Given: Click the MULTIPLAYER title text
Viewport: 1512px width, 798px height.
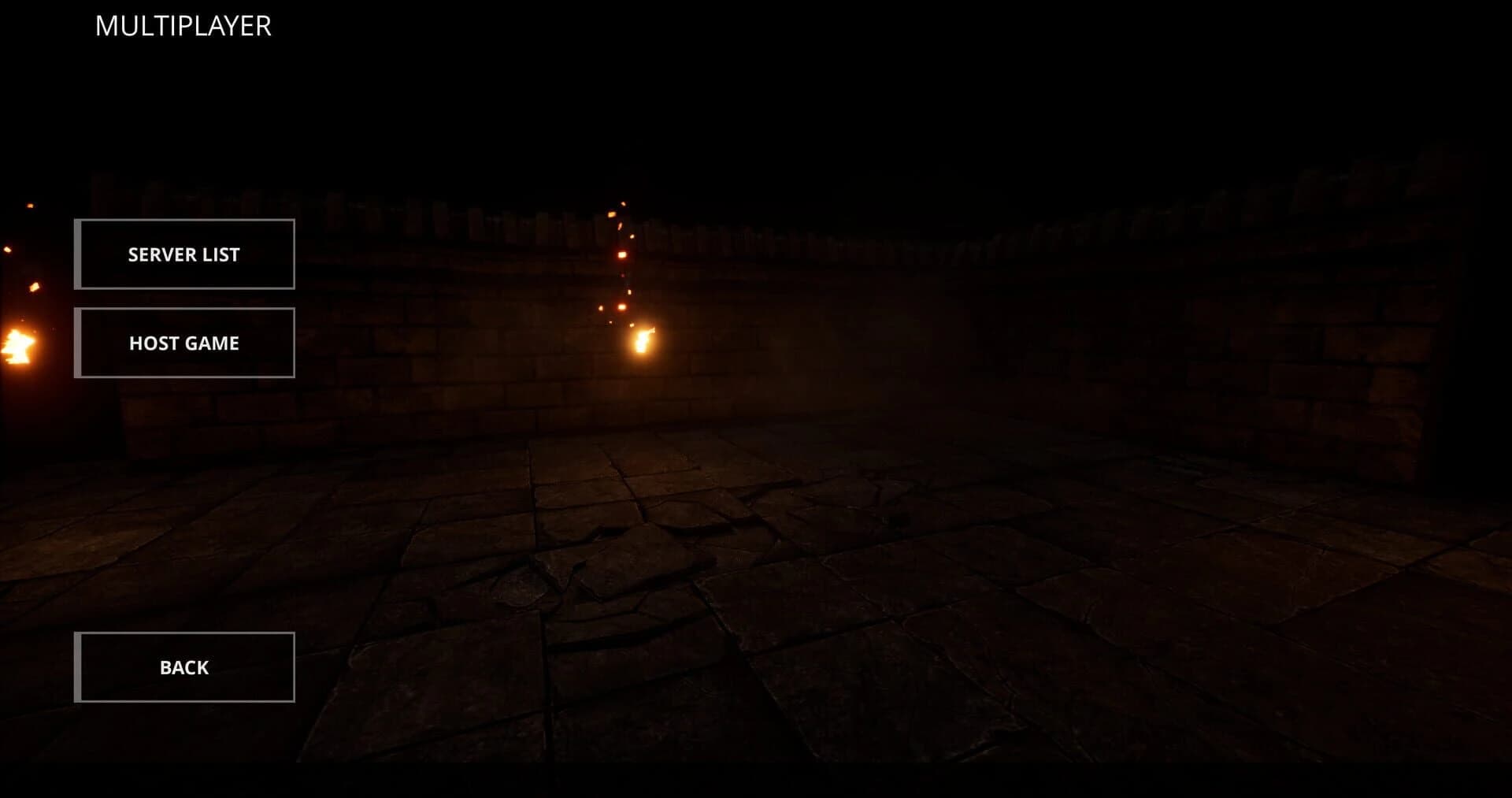Looking at the screenshot, I should (183, 25).
